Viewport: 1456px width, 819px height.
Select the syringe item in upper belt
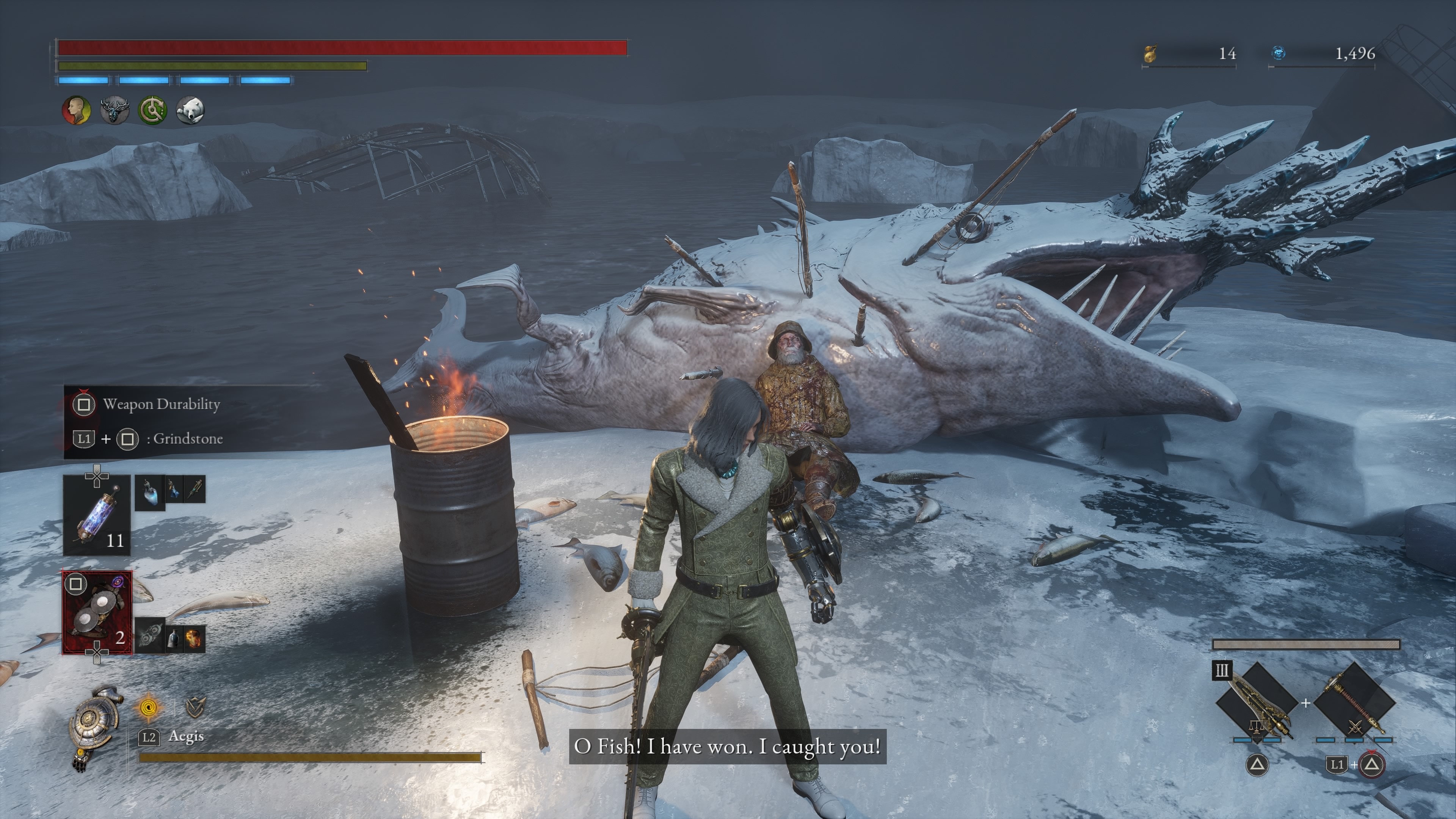[x=195, y=490]
